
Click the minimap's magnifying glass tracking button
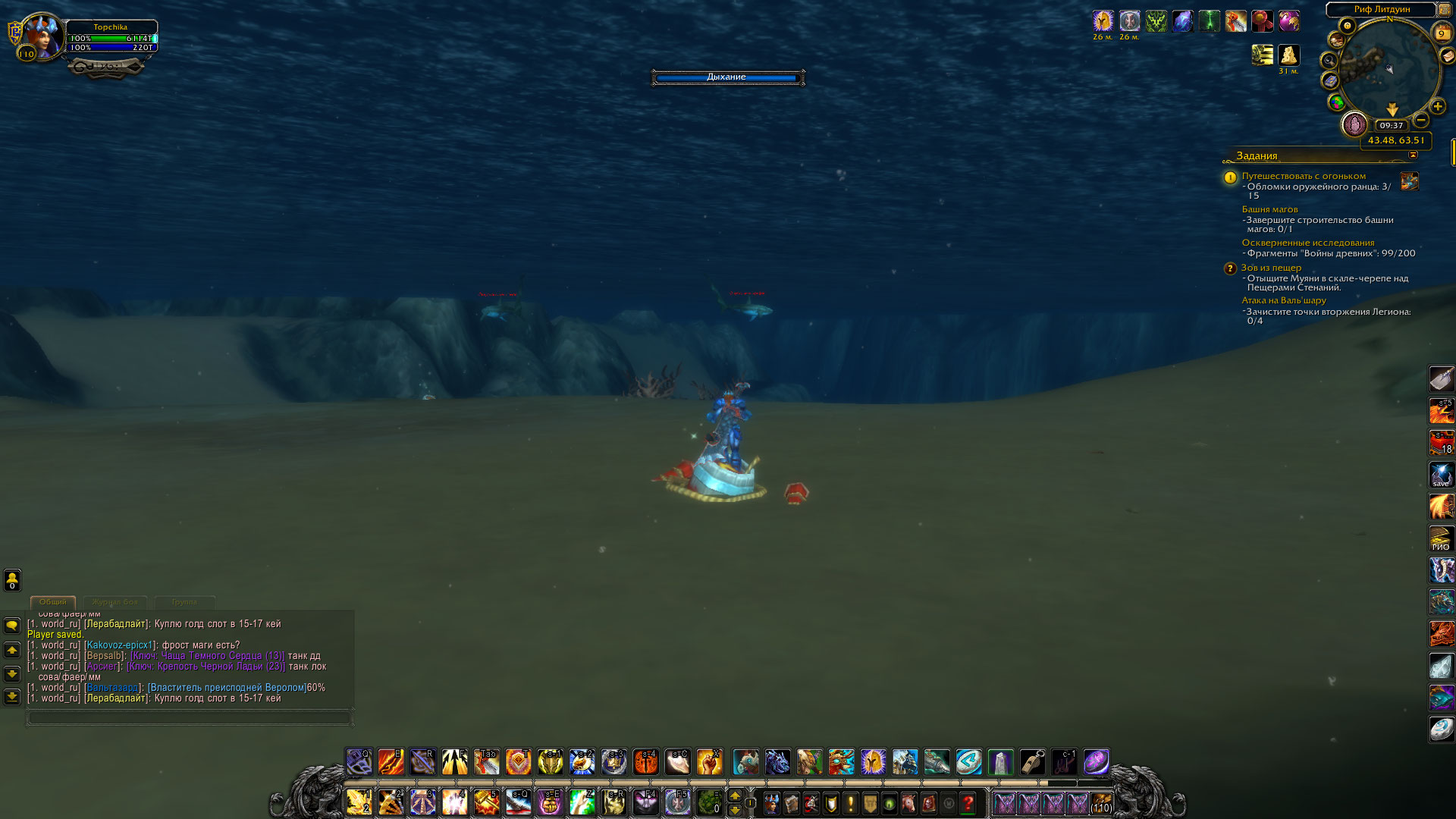point(1329,61)
